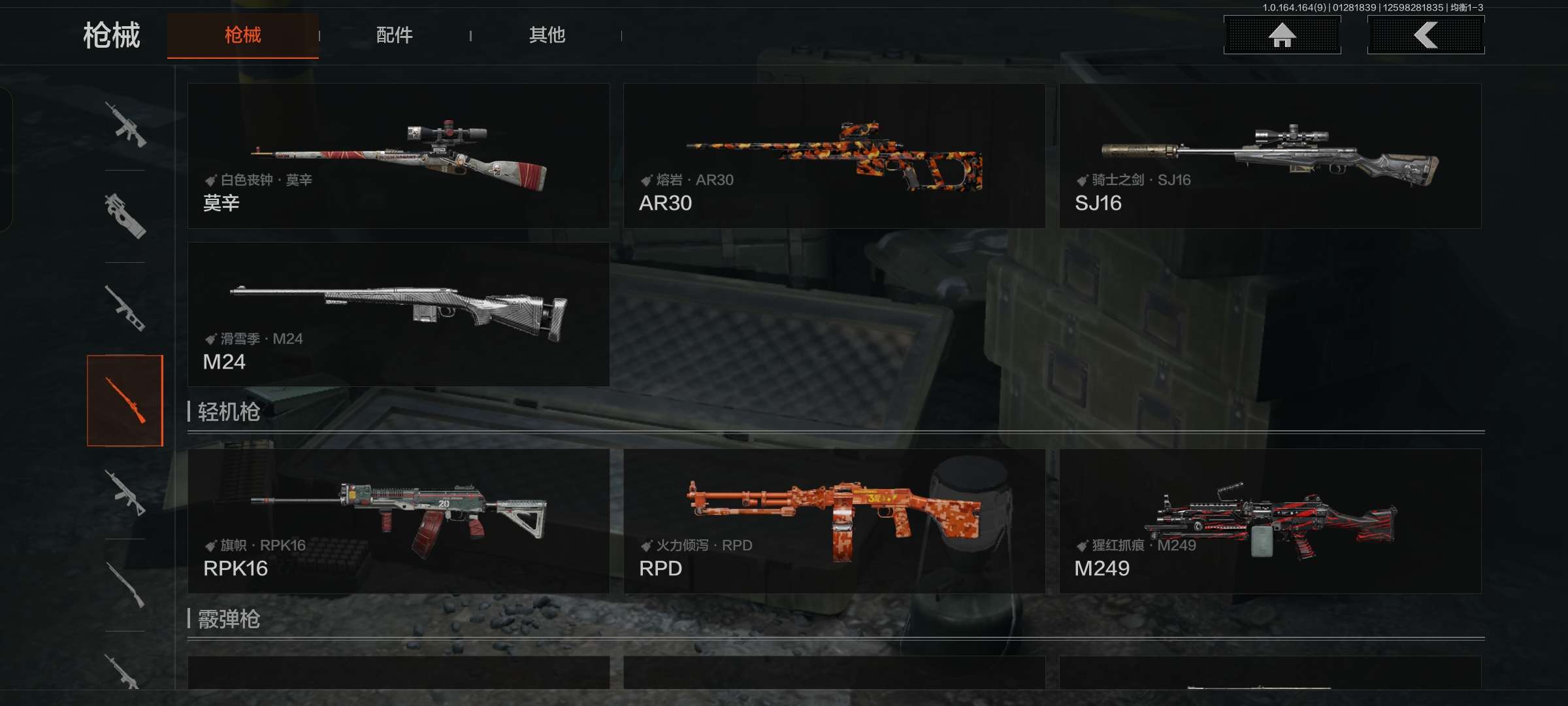This screenshot has height=706, width=1568.
Task: Open the M24 rifle card
Action: (399, 314)
